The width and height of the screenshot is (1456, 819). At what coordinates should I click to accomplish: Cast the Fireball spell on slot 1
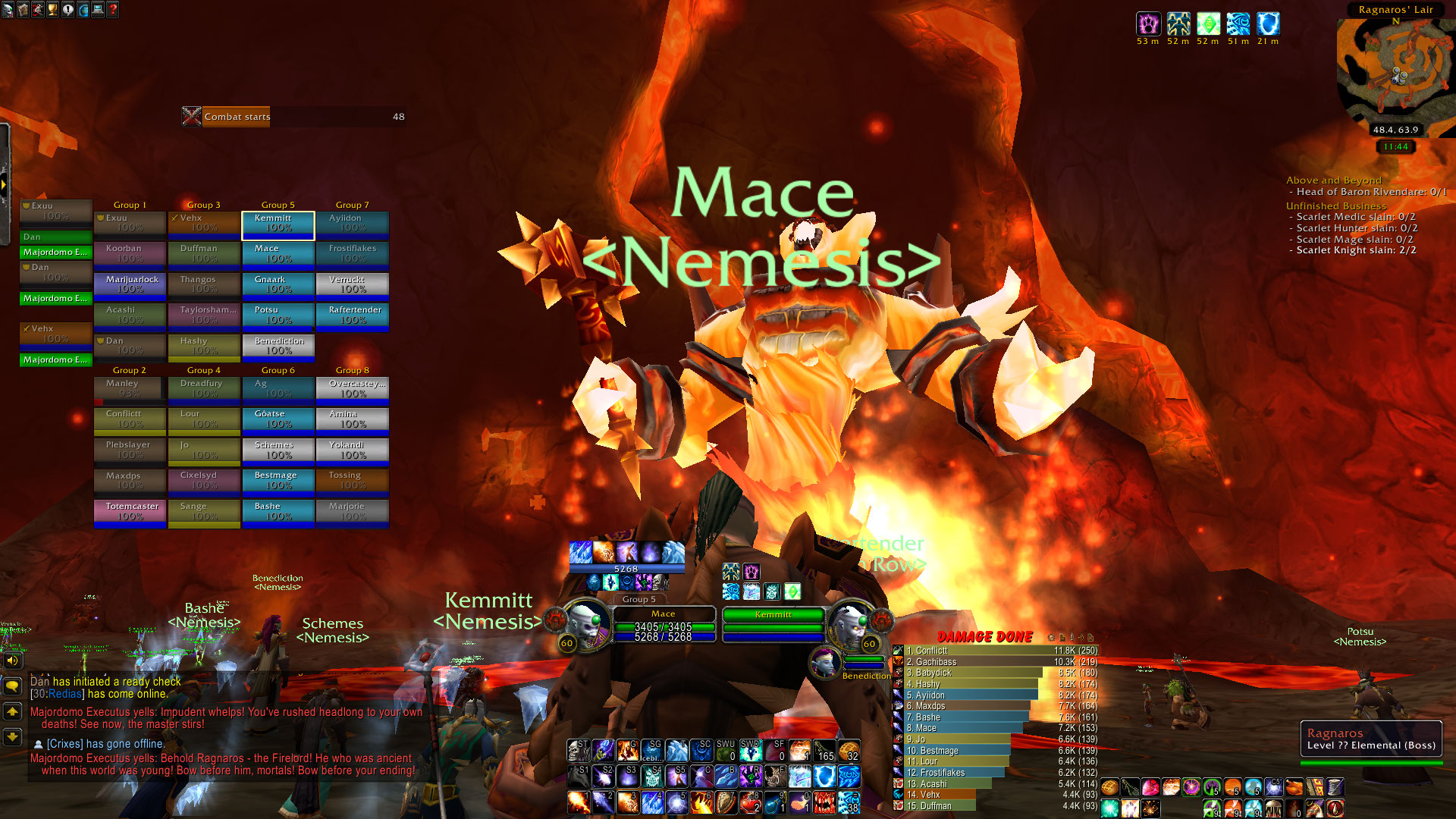click(578, 802)
